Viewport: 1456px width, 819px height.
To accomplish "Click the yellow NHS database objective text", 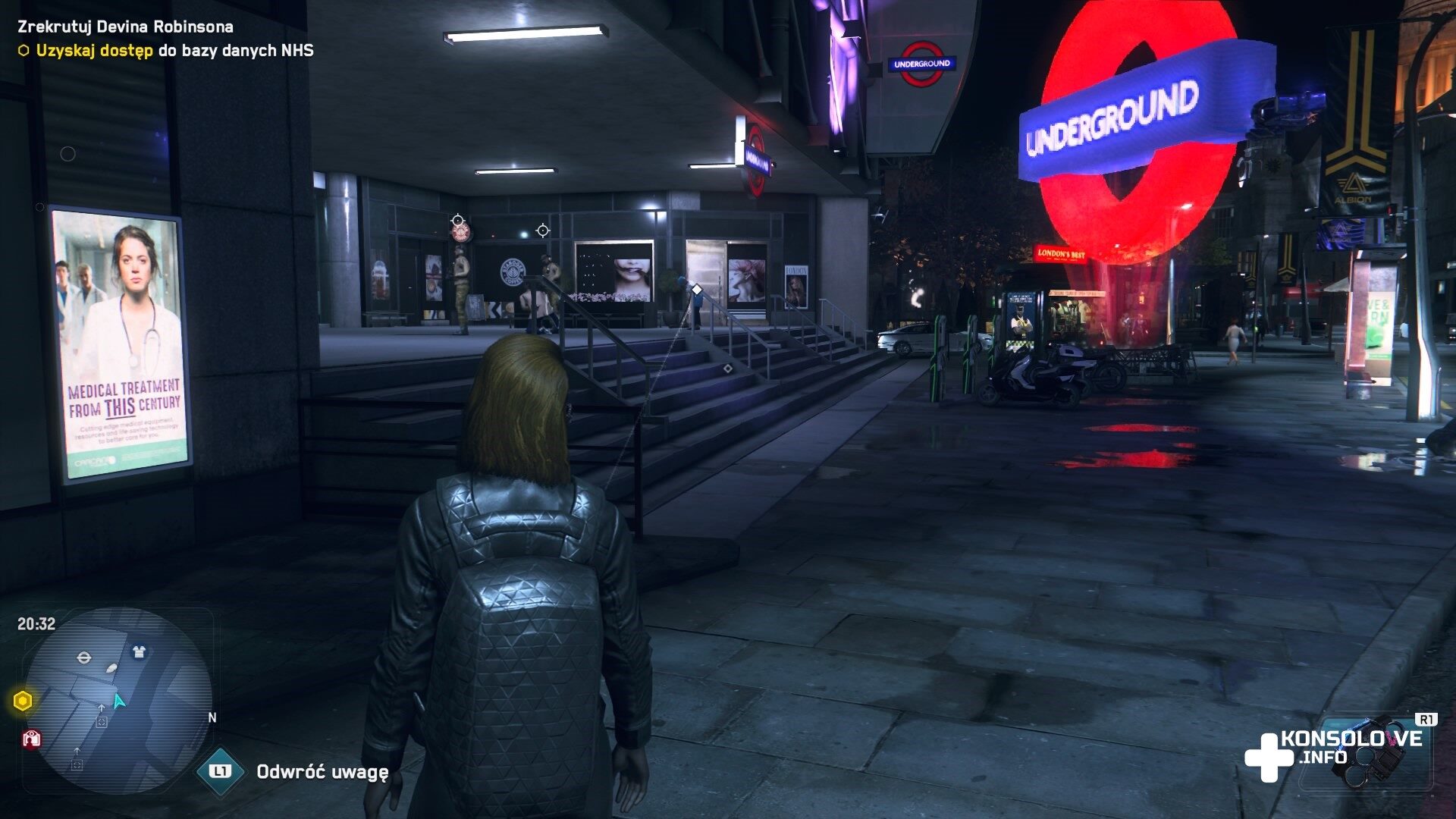I will coord(174,51).
